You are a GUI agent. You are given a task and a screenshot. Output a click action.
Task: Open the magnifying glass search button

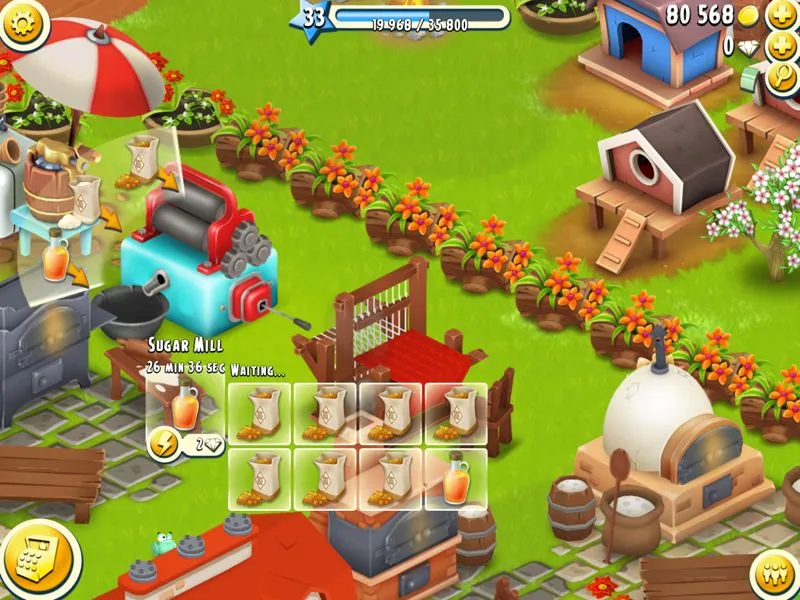(782, 79)
